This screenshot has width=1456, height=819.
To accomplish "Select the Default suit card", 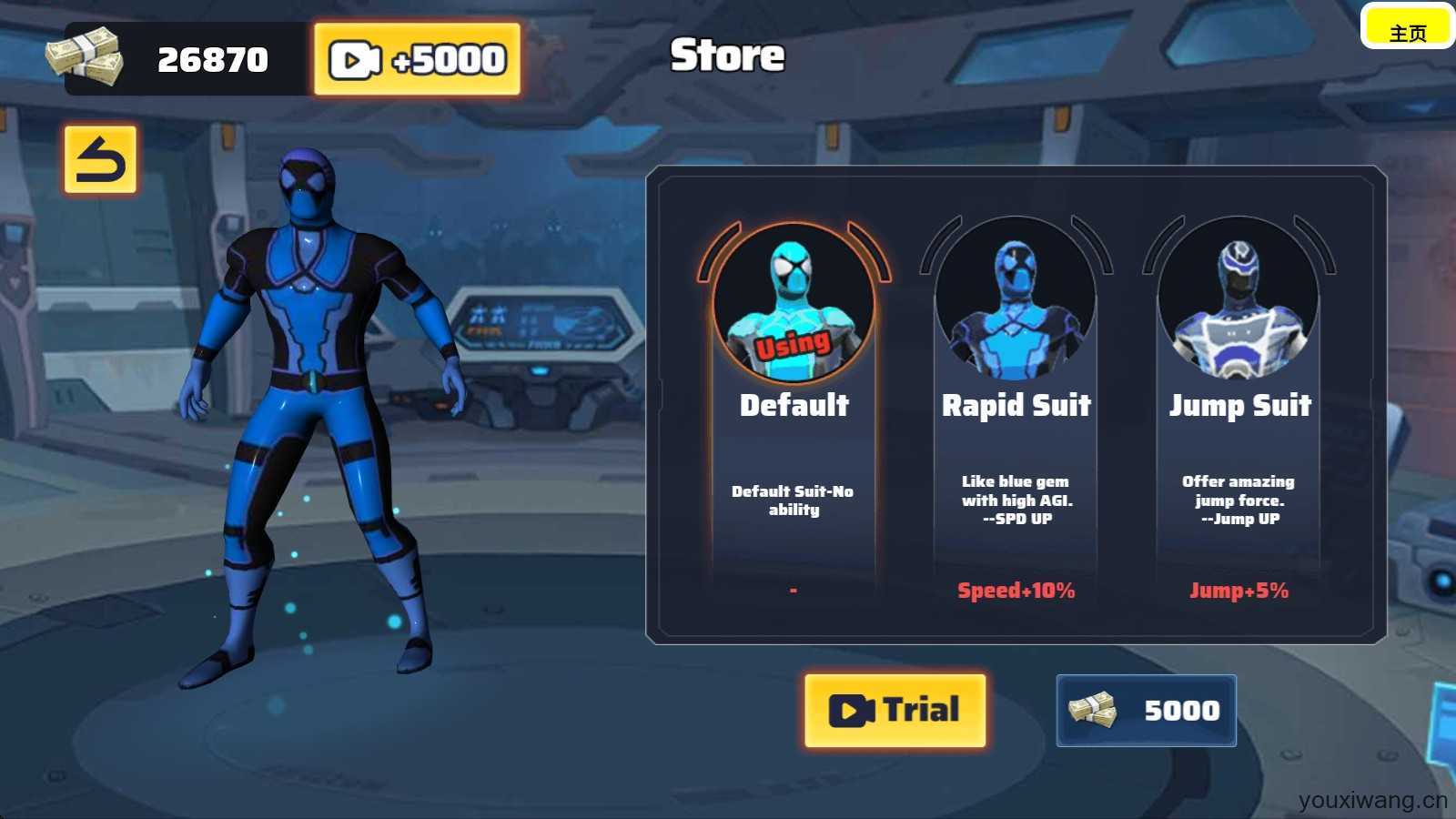I will click(x=794, y=409).
